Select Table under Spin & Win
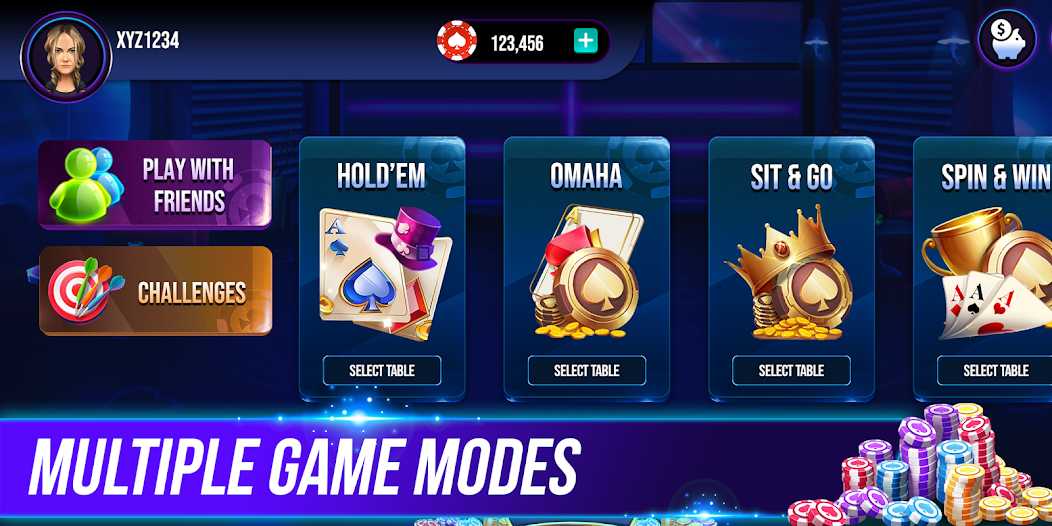The height and width of the screenshot is (526, 1052). click(x=995, y=370)
